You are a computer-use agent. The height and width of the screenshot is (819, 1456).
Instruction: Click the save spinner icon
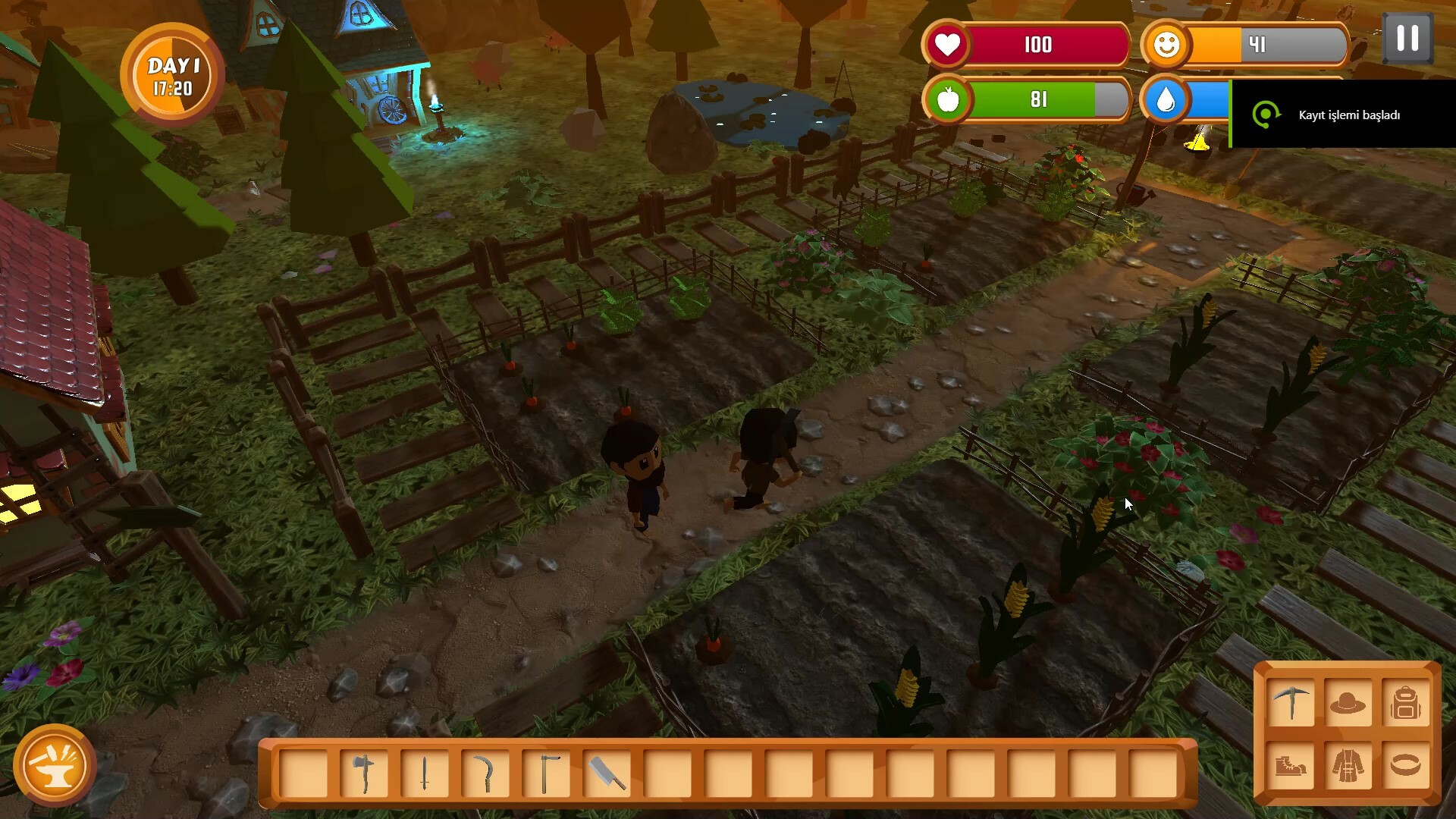tap(1265, 114)
